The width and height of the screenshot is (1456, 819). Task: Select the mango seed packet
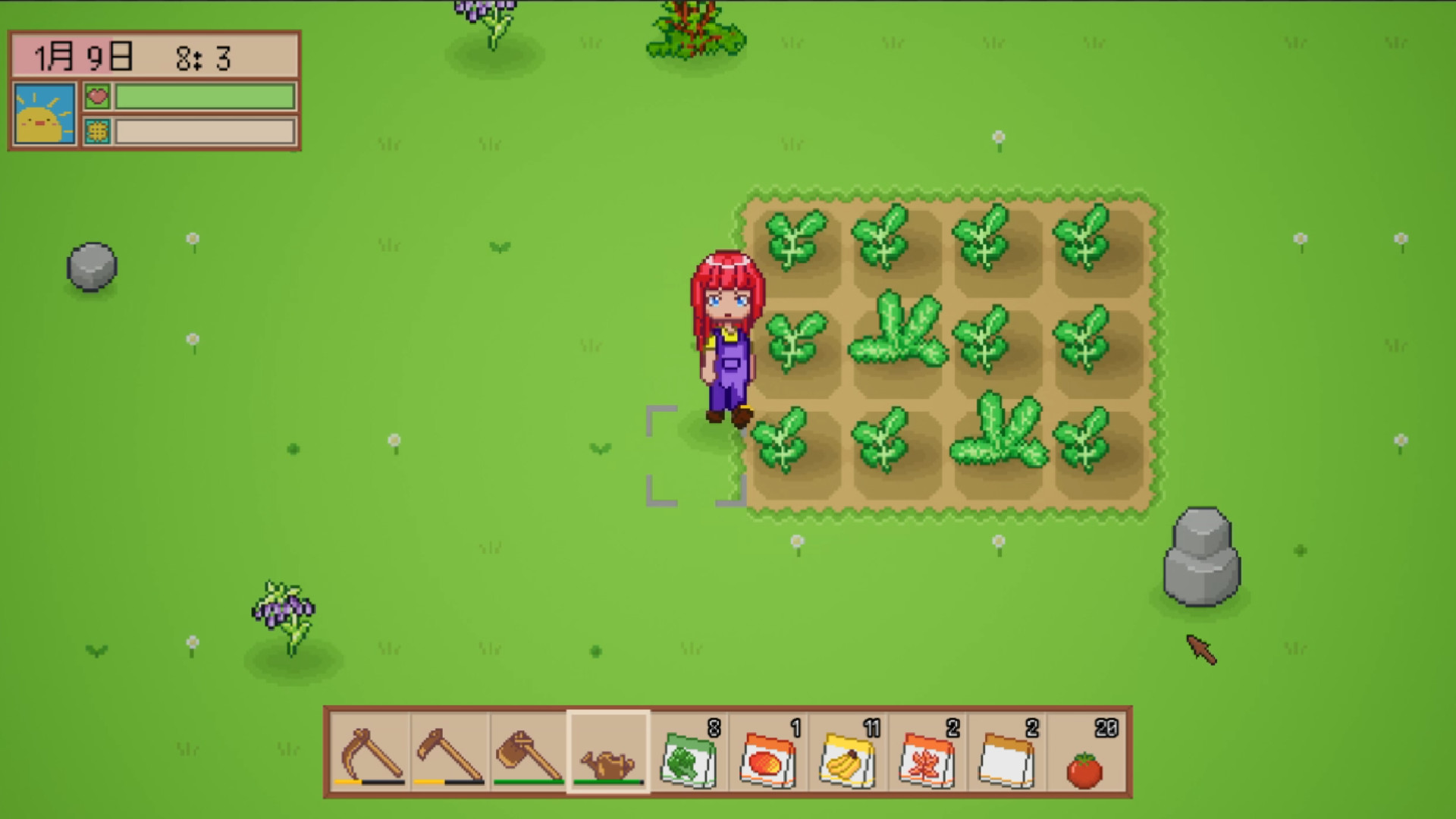pos(766,758)
